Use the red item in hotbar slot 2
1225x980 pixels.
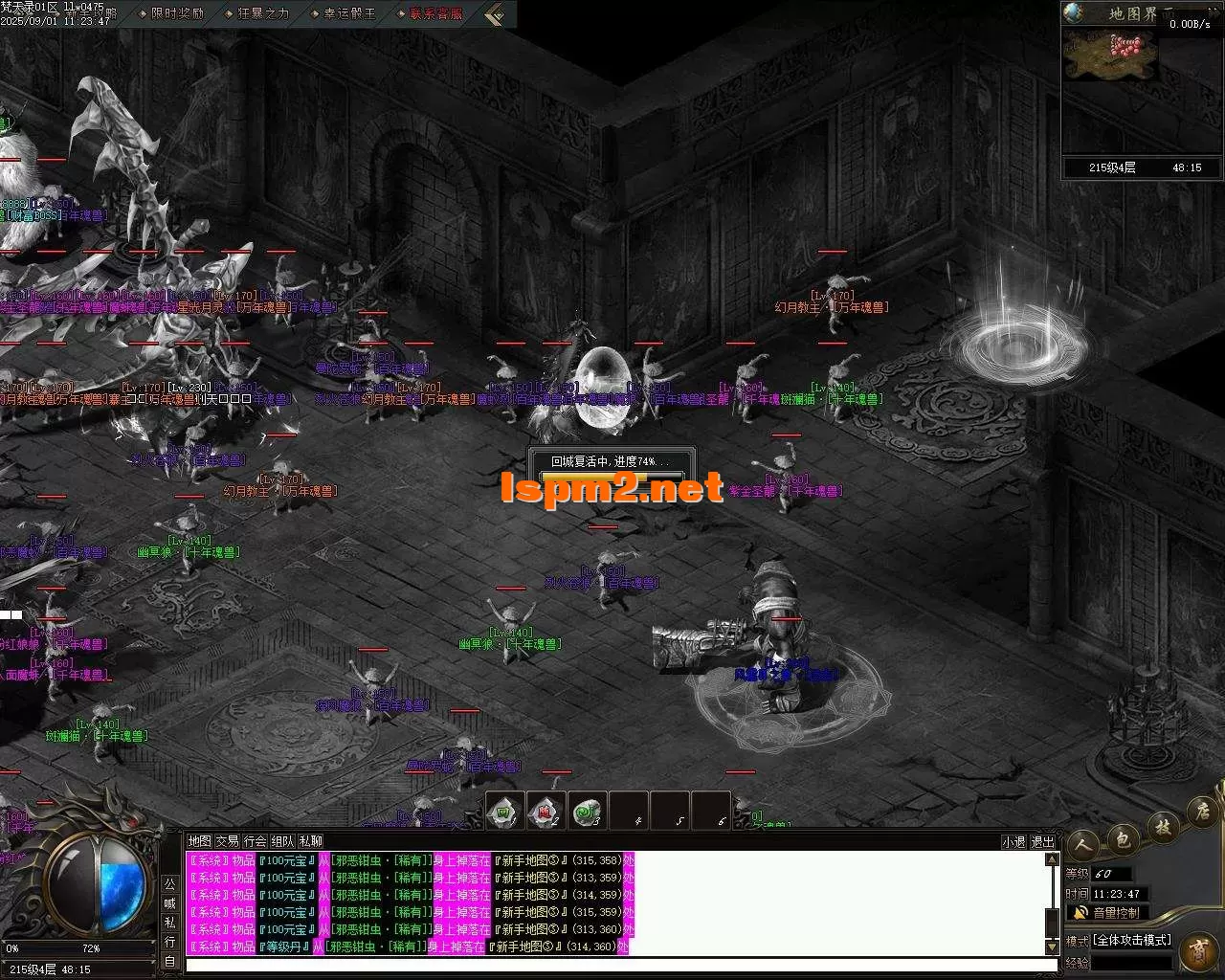(546, 811)
